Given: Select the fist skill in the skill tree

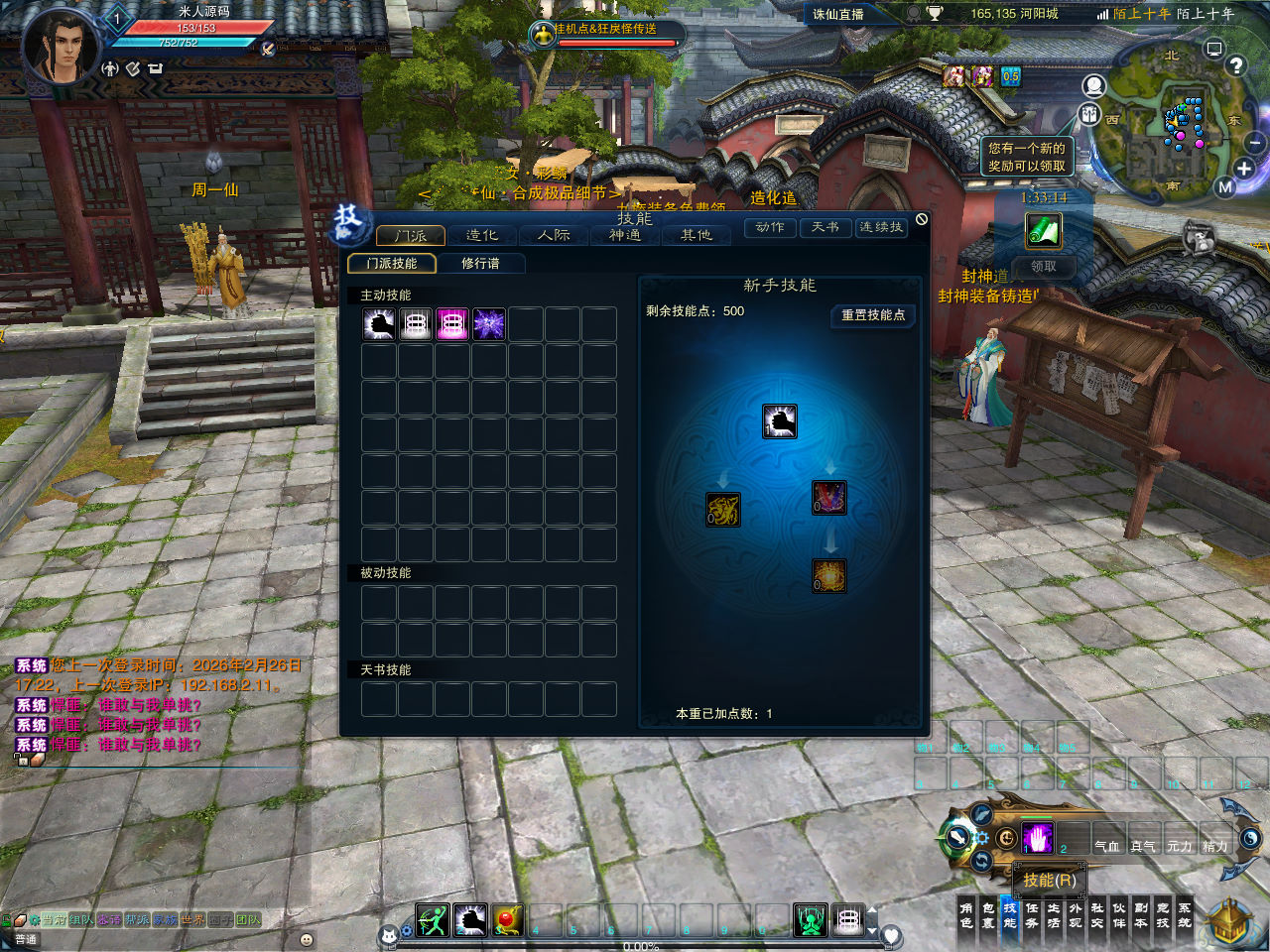Looking at the screenshot, I should pos(780,421).
